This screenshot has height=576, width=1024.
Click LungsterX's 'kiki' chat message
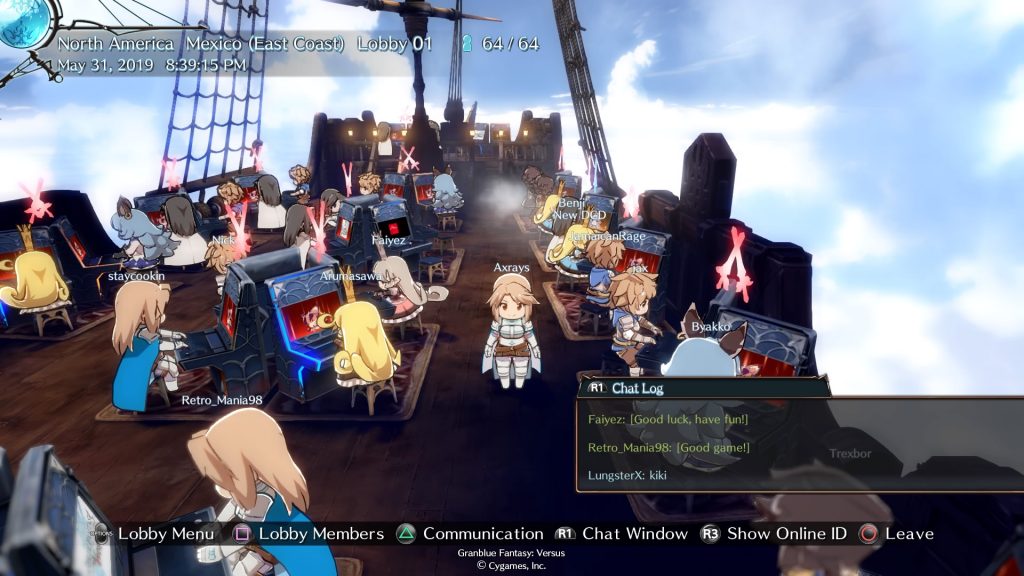click(x=627, y=475)
